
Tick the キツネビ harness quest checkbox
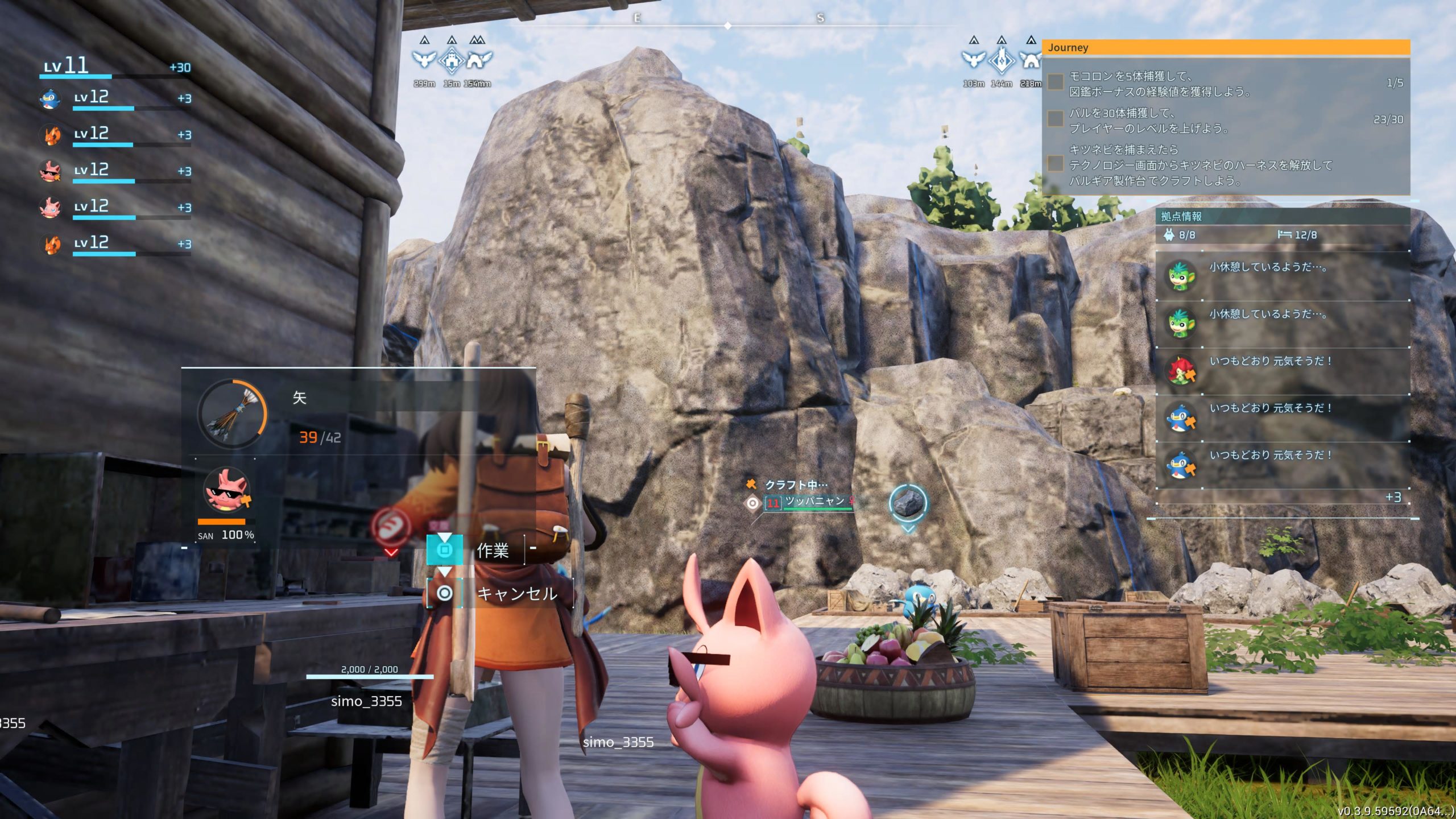pyautogui.click(x=1056, y=164)
